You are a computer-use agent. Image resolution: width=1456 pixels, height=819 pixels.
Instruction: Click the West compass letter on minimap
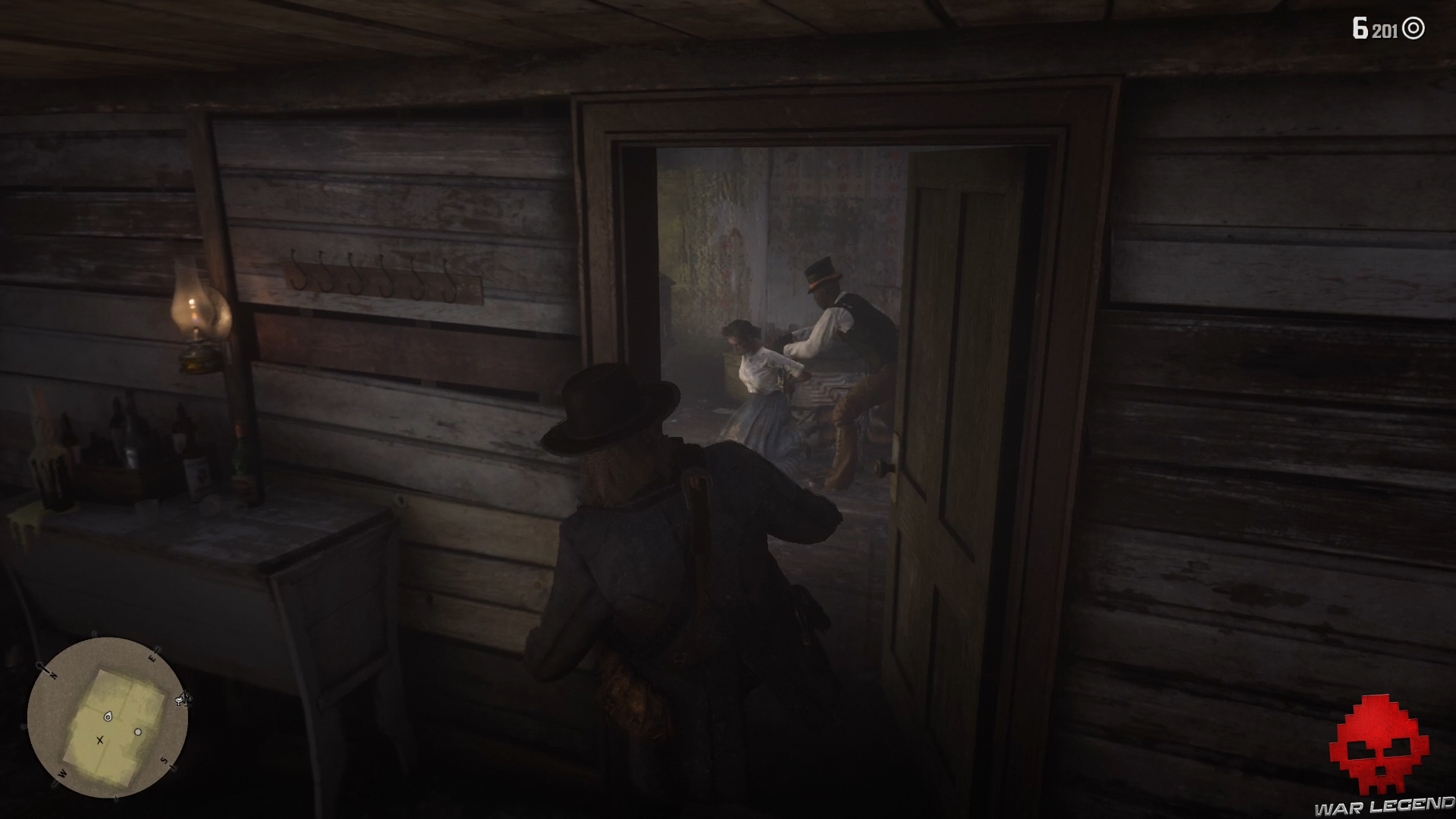click(61, 773)
